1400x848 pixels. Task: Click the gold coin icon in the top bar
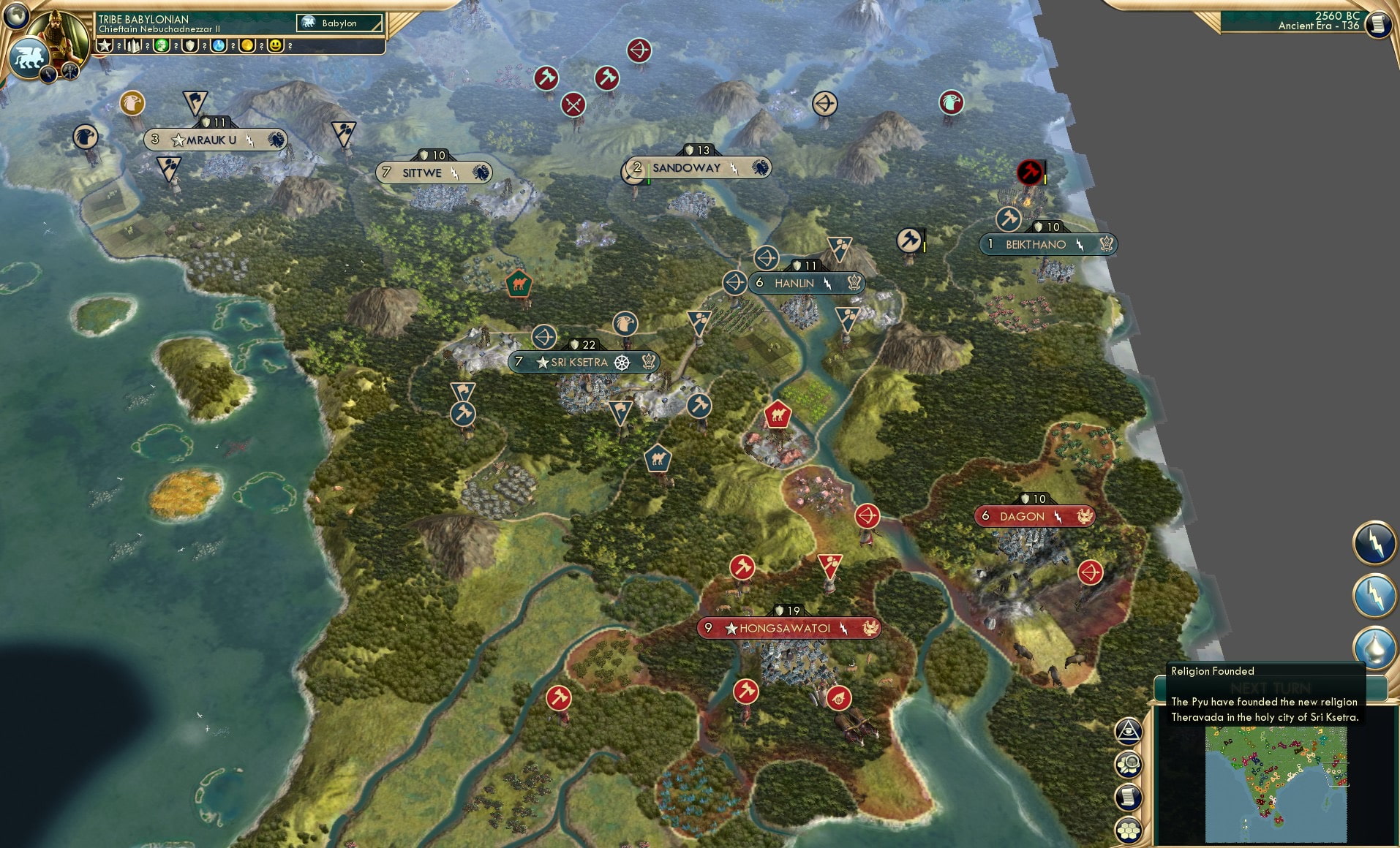pos(246,45)
